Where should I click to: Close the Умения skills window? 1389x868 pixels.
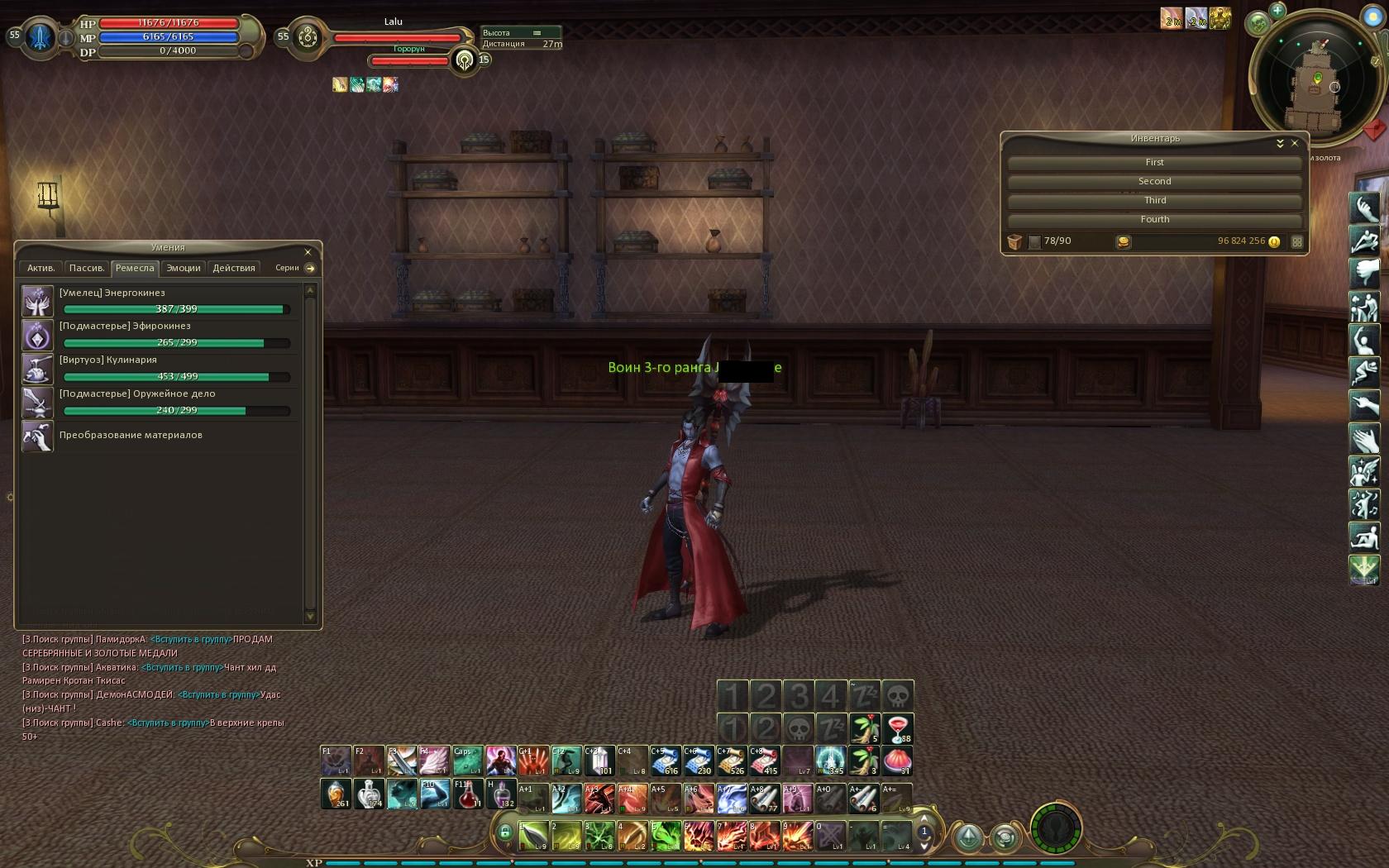click(308, 252)
